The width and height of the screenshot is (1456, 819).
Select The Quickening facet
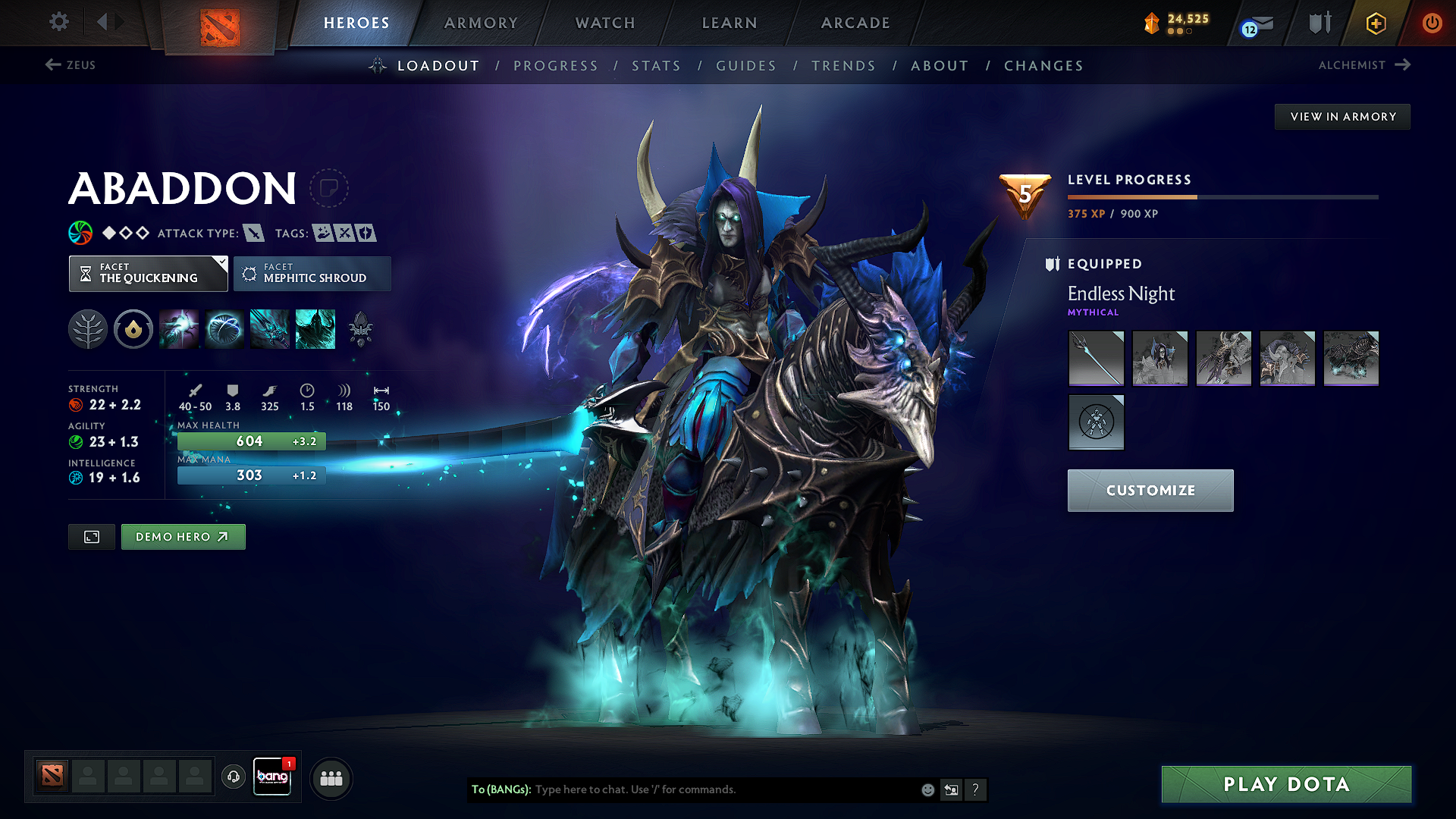tap(148, 273)
